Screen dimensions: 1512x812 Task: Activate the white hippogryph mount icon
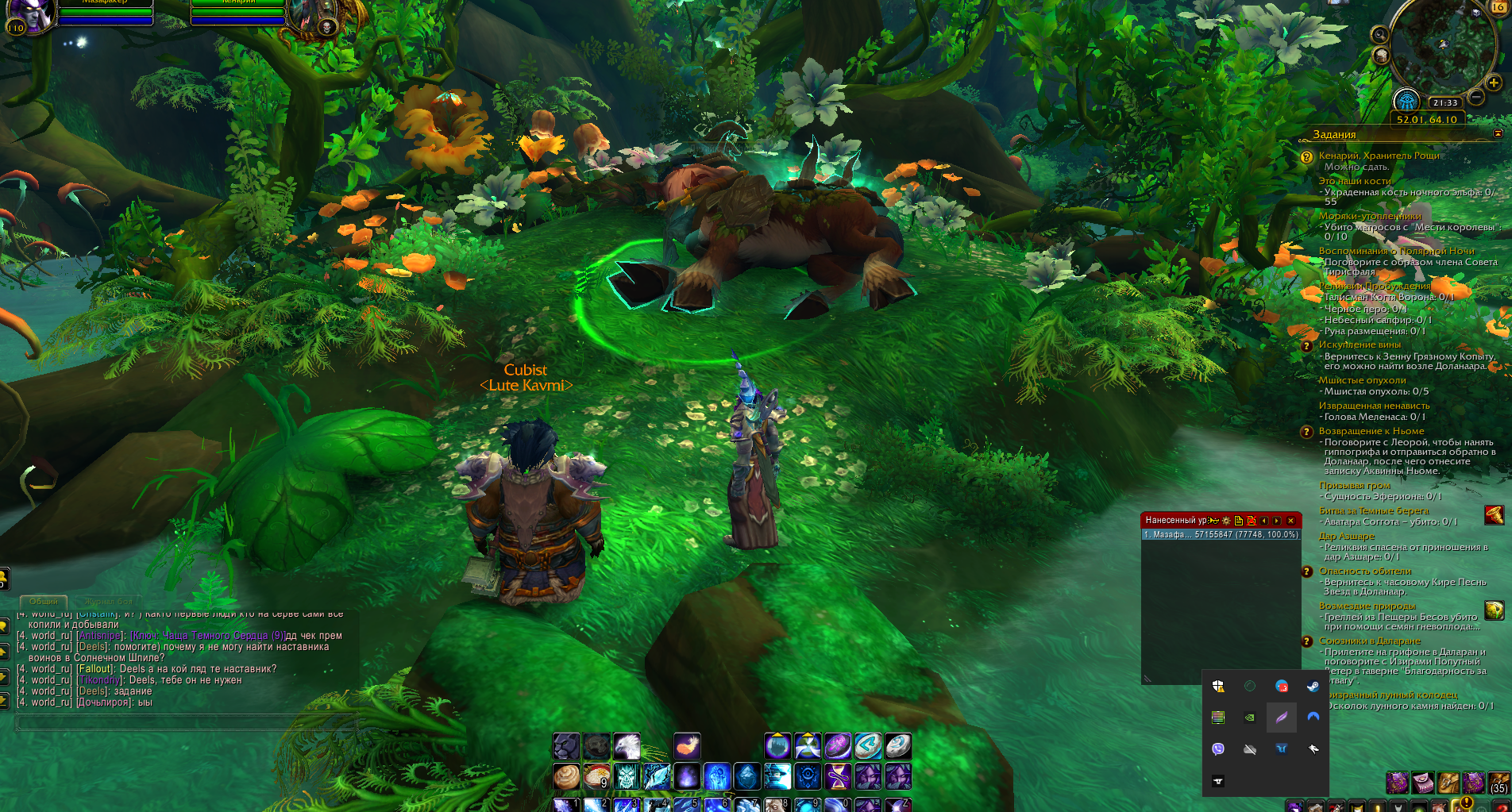(627, 746)
